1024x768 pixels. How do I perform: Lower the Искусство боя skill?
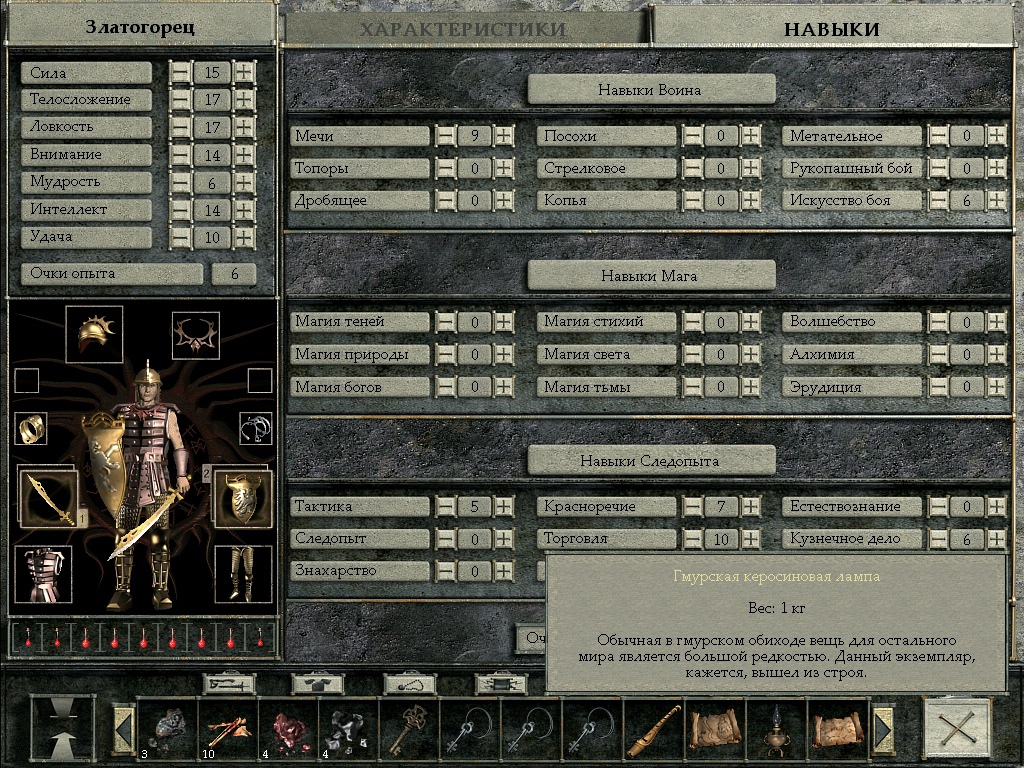click(x=939, y=201)
